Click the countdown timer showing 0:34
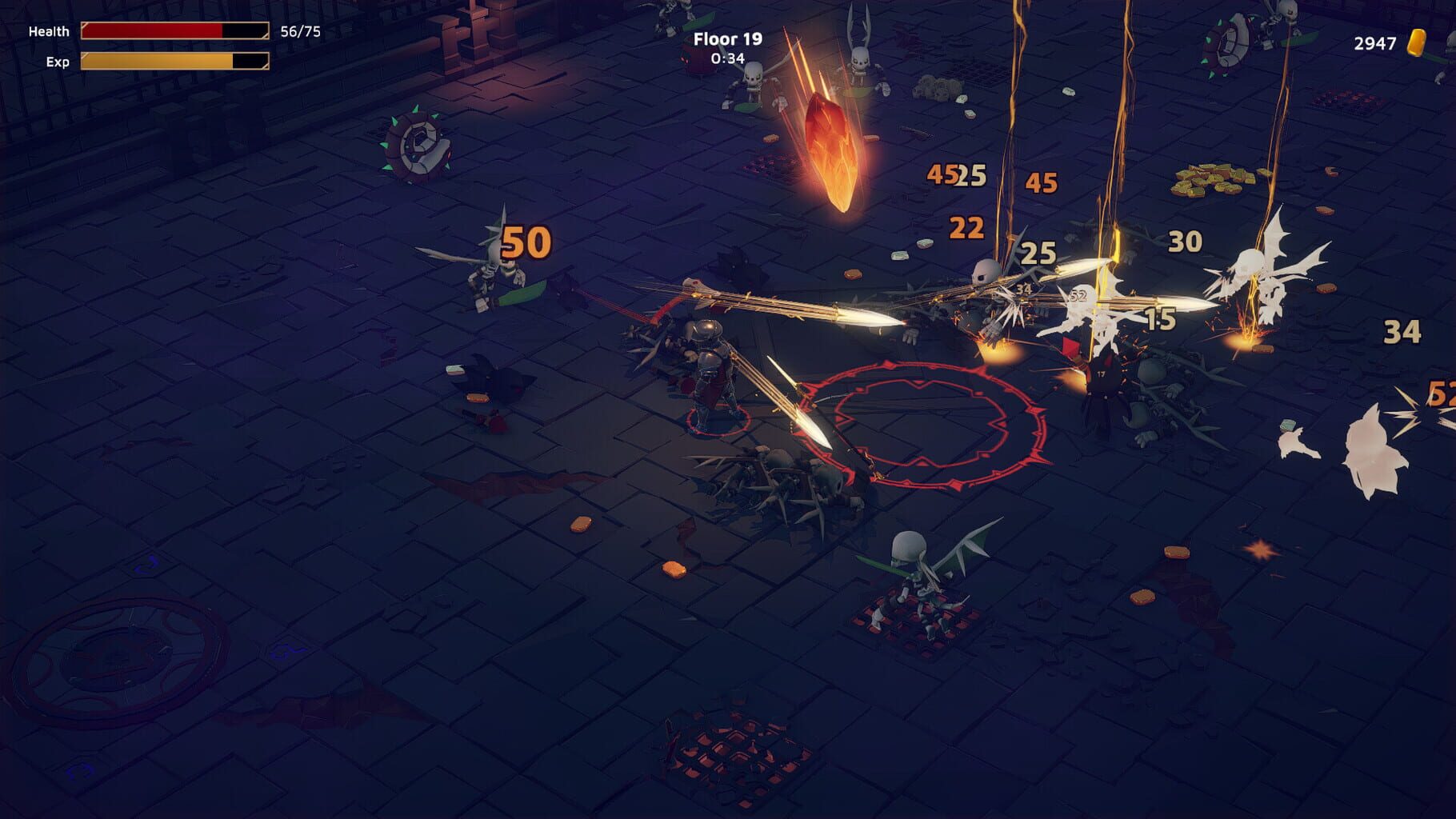Viewport: 1456px width, 819px height. 728,58
